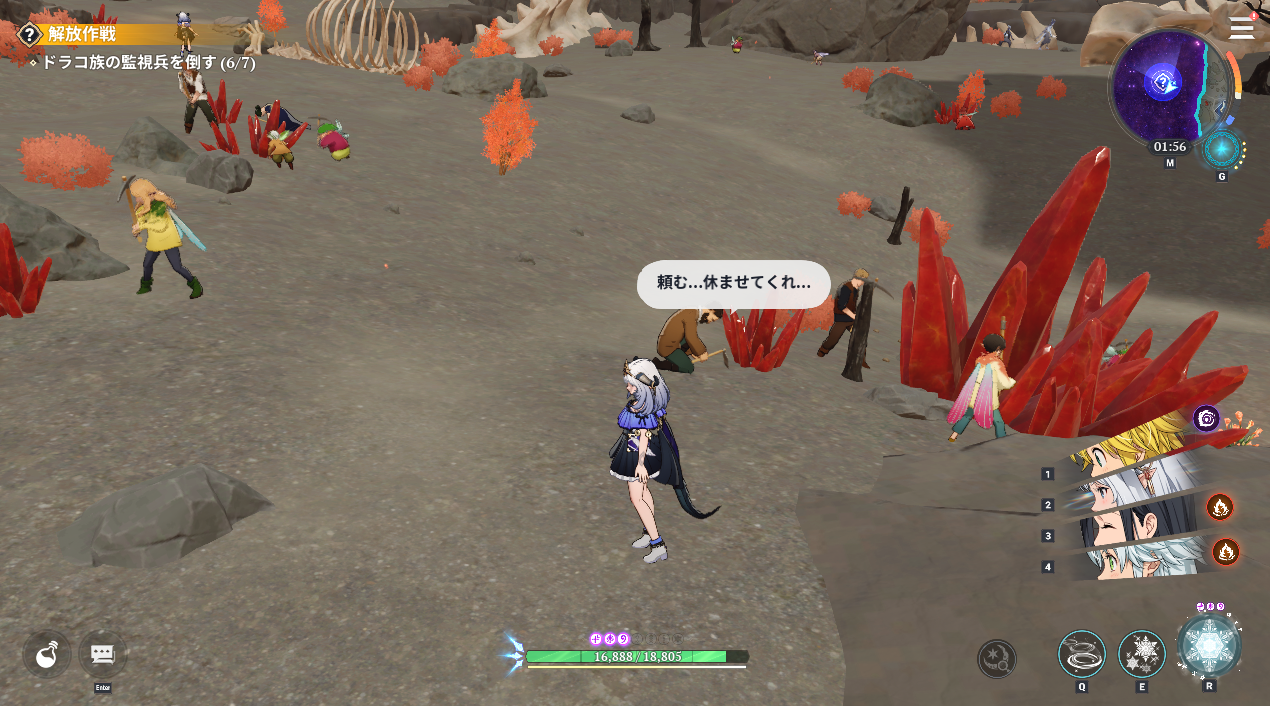
Task: Click the purple swirl icon above portraits
Action: point(1206,418)
